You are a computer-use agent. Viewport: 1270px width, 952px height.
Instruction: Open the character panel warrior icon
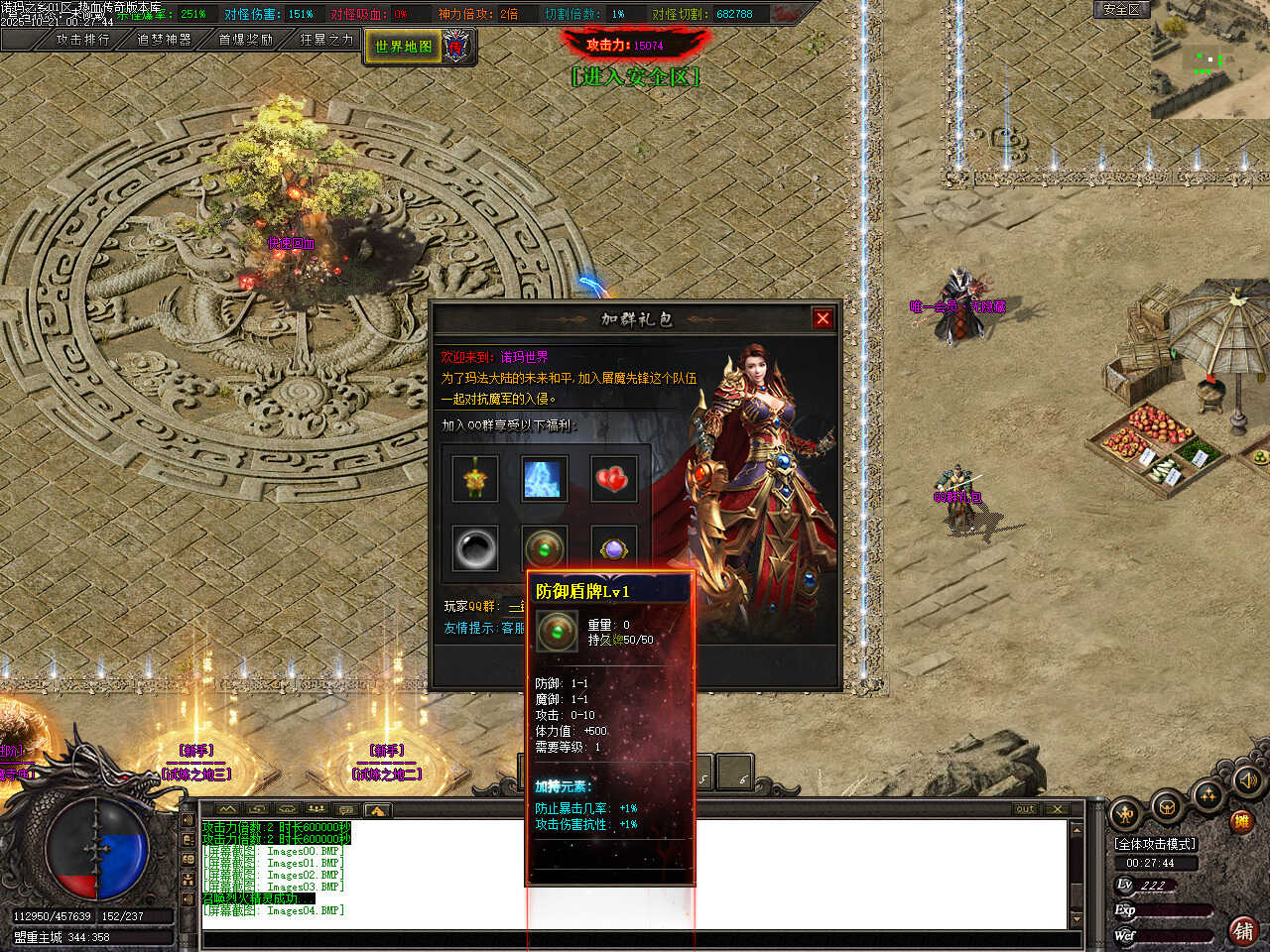point(1124,815)
